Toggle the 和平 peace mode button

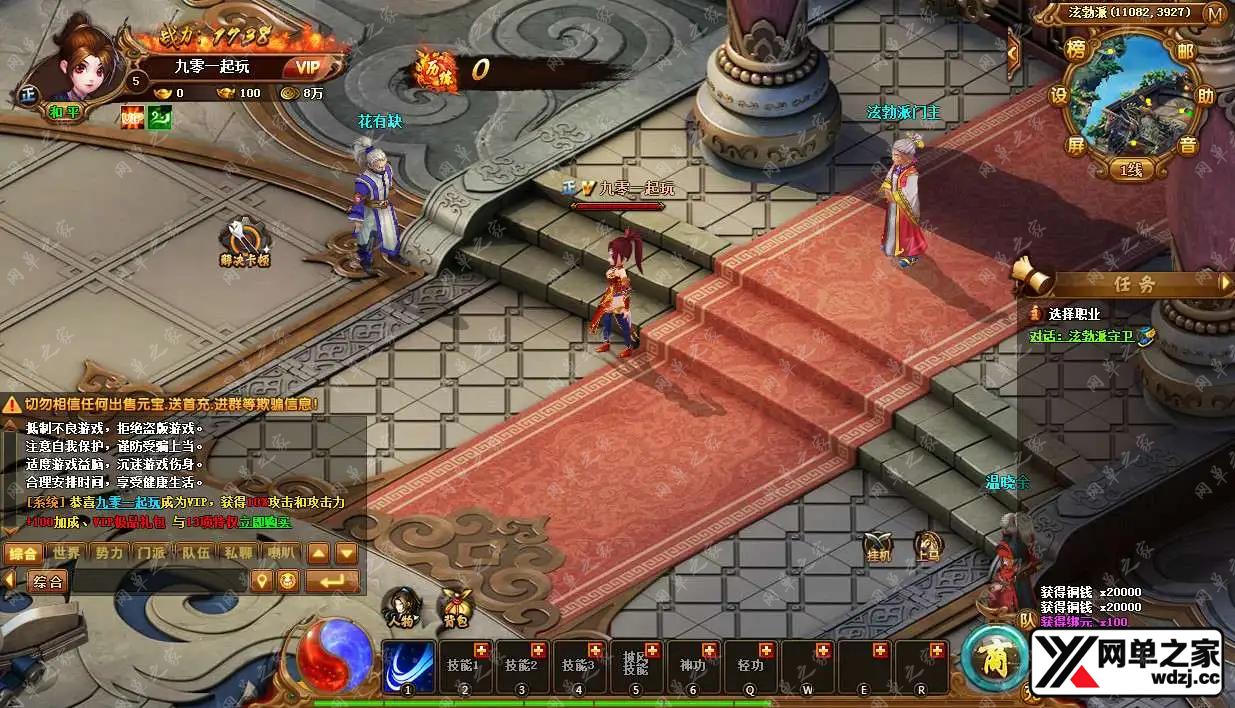click(x=65, y=112)
